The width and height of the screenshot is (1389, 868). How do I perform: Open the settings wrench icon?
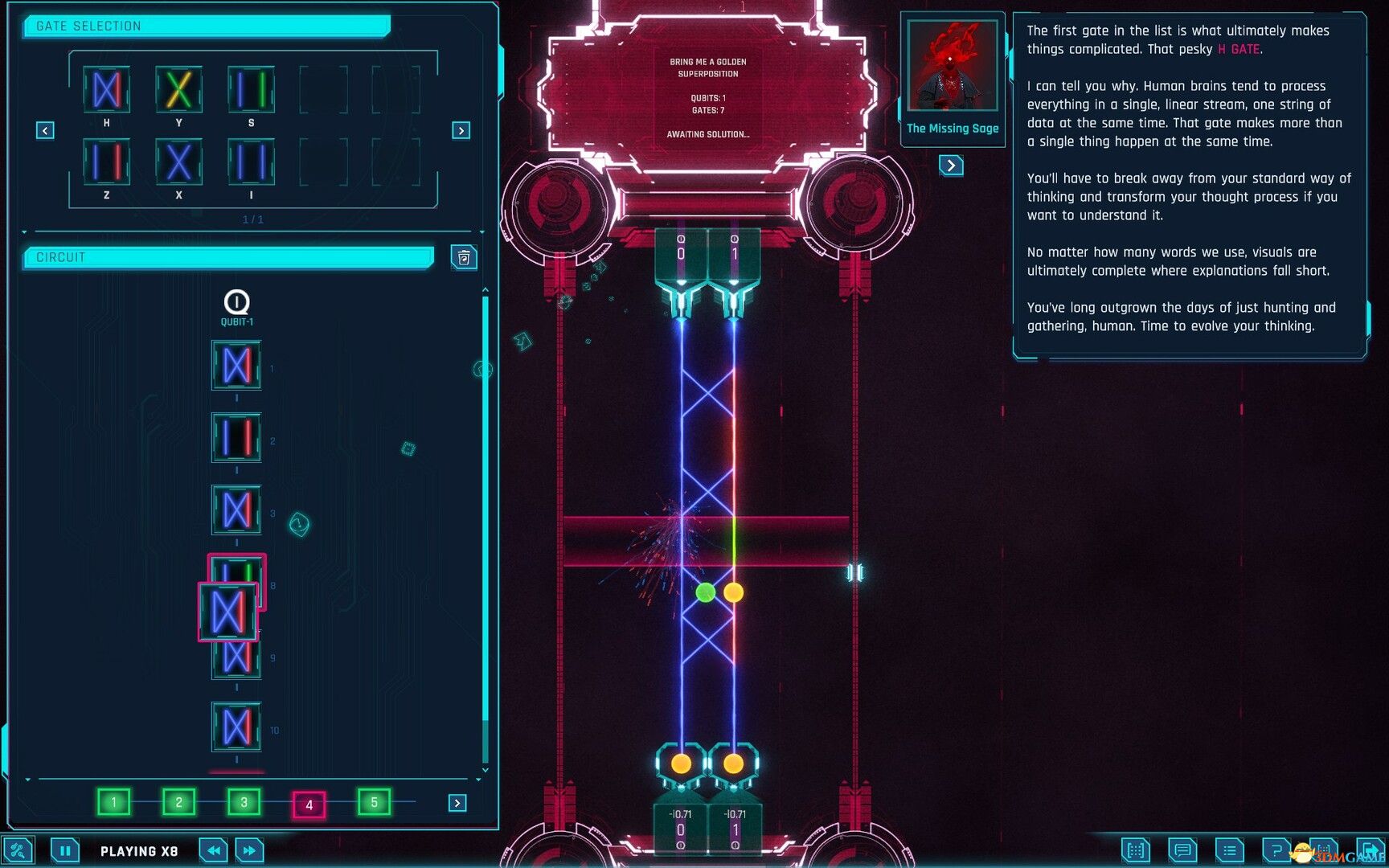[18, 850]
